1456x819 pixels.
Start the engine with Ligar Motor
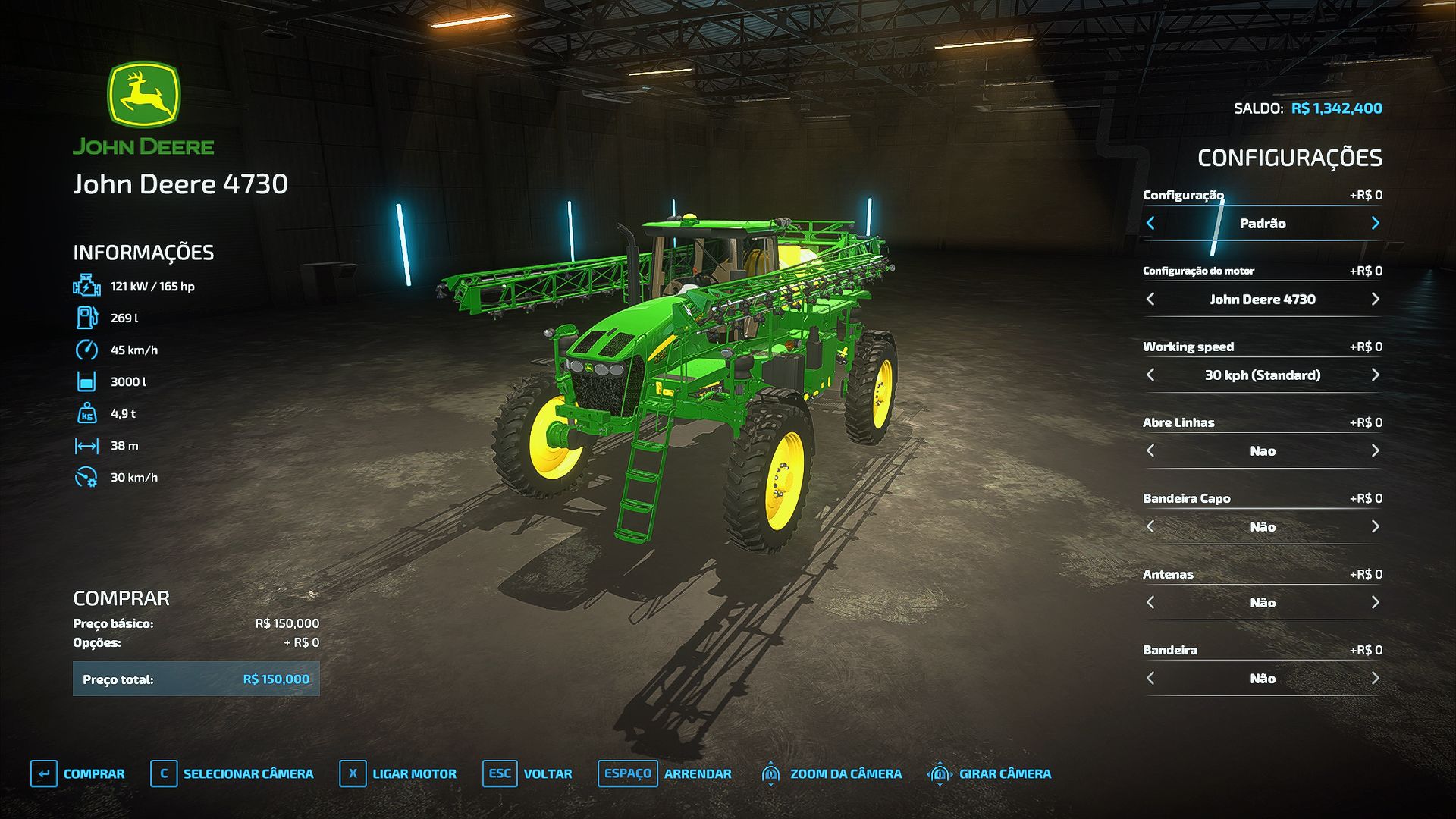[x=398, y=773]
